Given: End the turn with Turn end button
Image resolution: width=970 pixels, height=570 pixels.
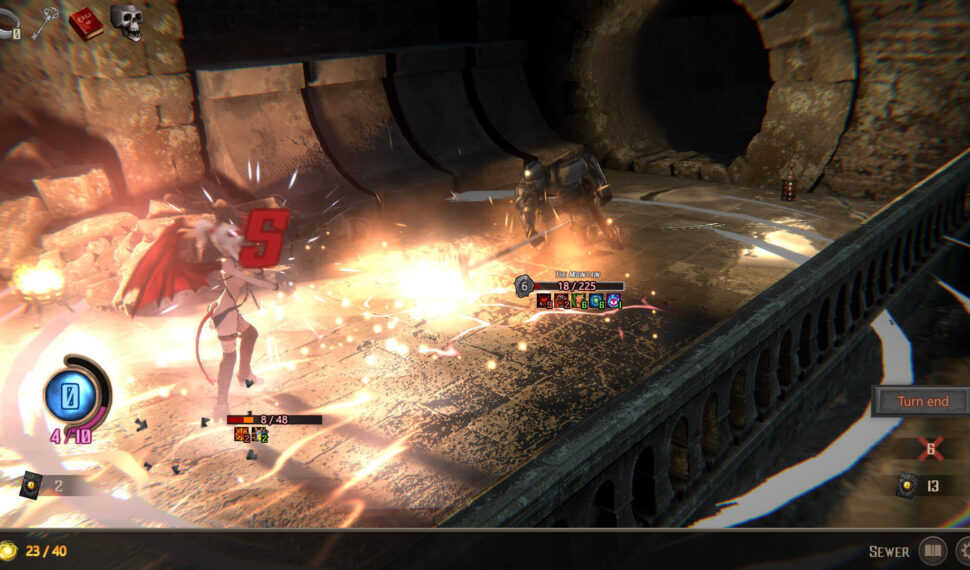Looking at the screenshot, I should click(x=922, y=401).
